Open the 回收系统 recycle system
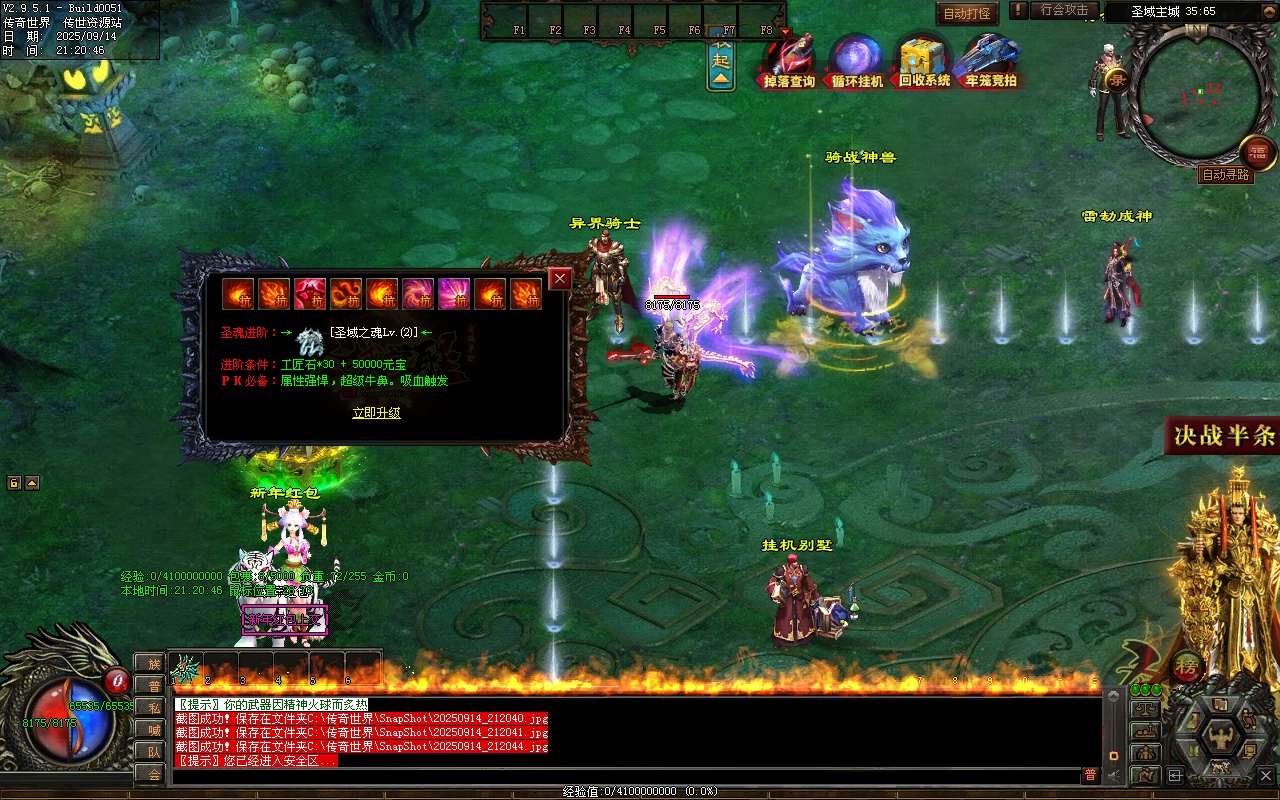This screenshot has width=1280, height=800. (x=924, y=62)
